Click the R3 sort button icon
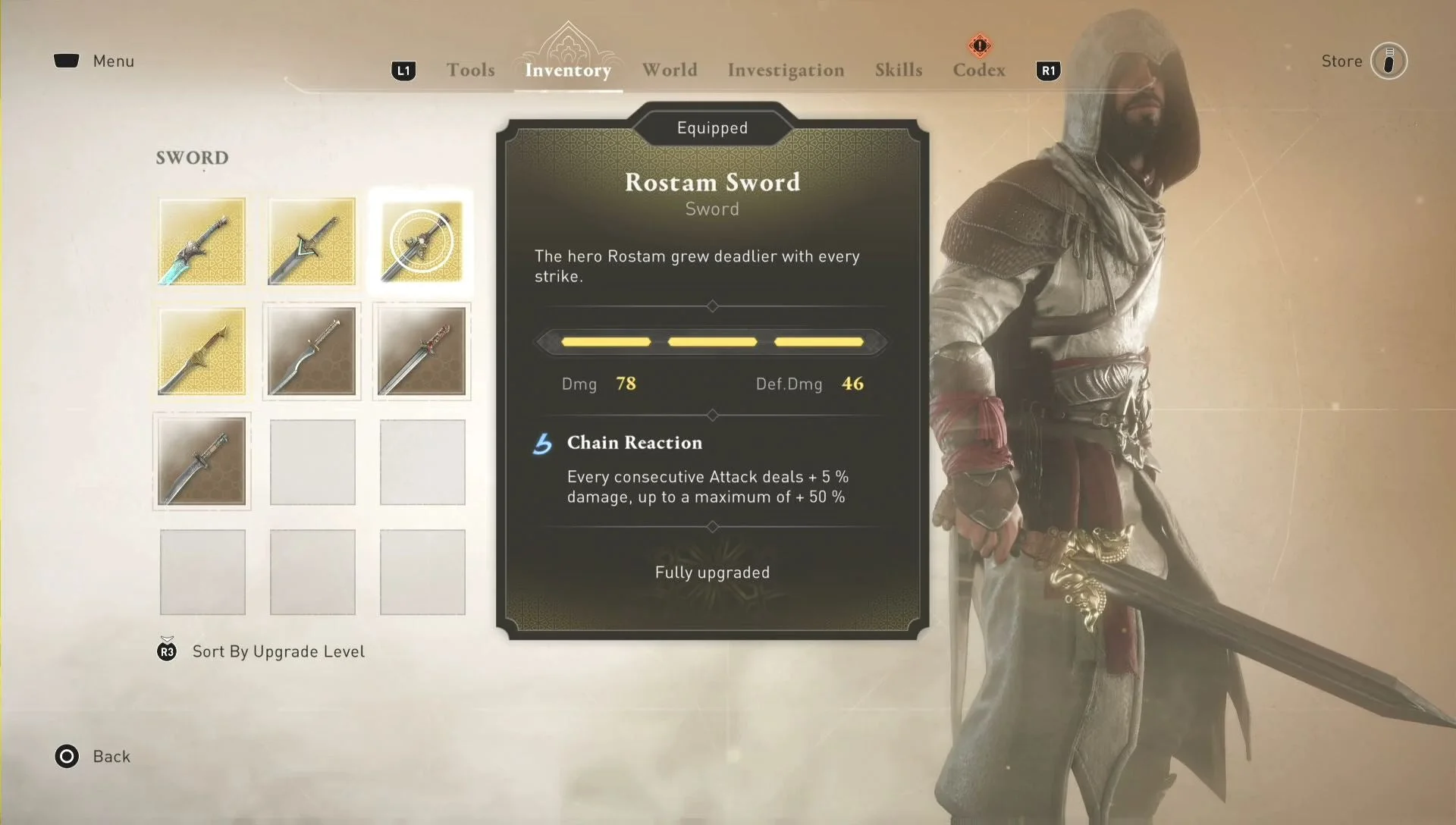 [167, 651]
